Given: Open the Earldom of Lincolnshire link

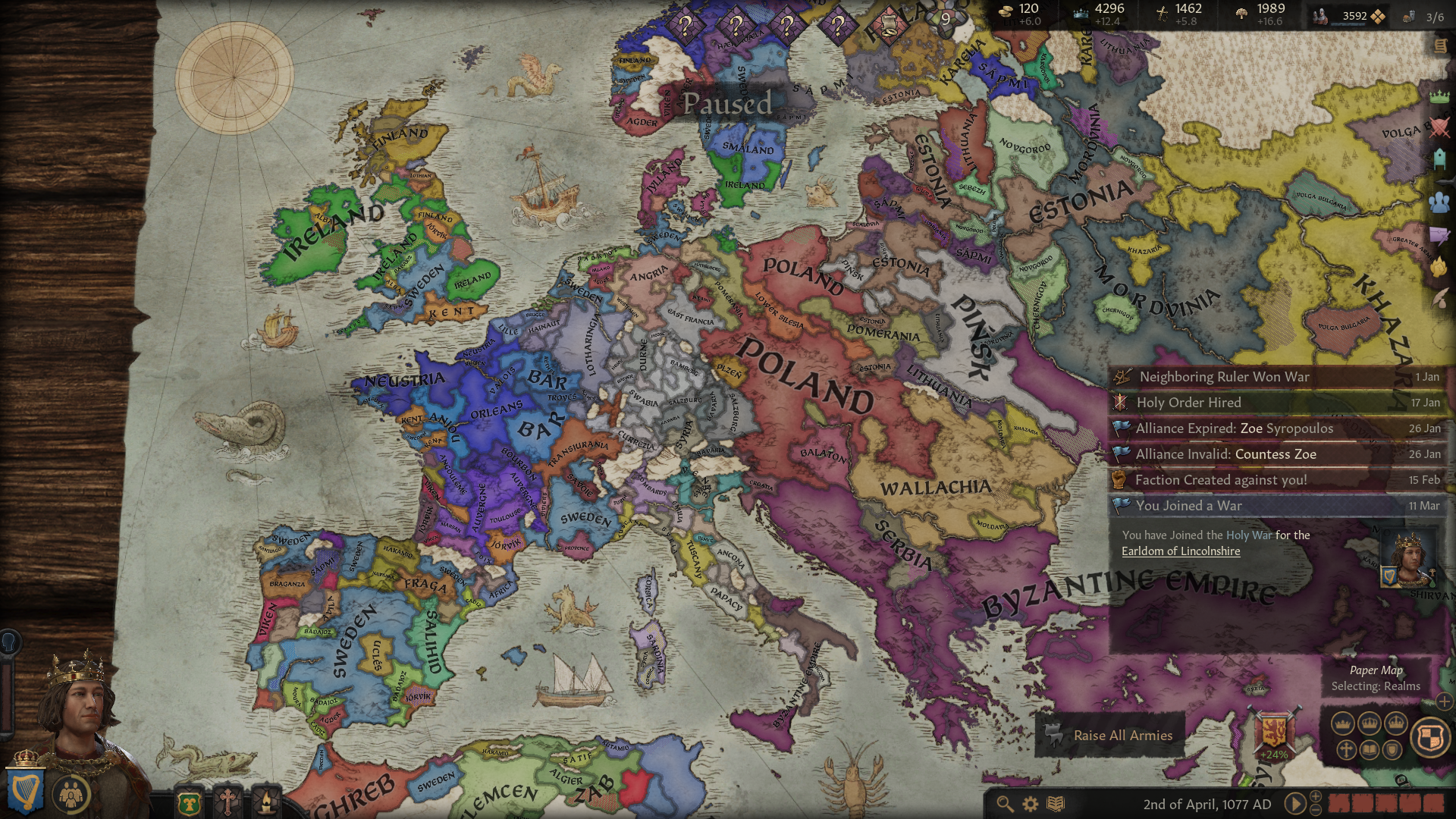Looking at the screenshot, I should coord(1183,551).
